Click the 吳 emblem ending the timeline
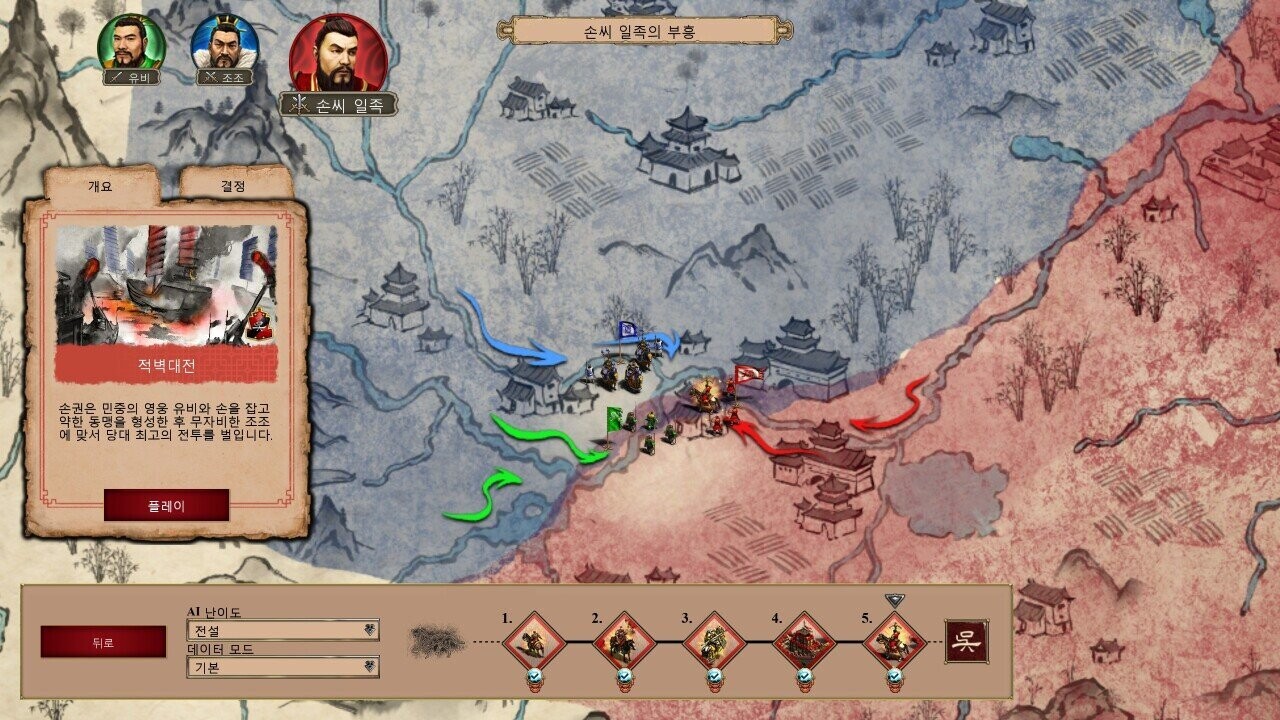1280x720 pixels. pyautogui.click(x=967, y=641)
